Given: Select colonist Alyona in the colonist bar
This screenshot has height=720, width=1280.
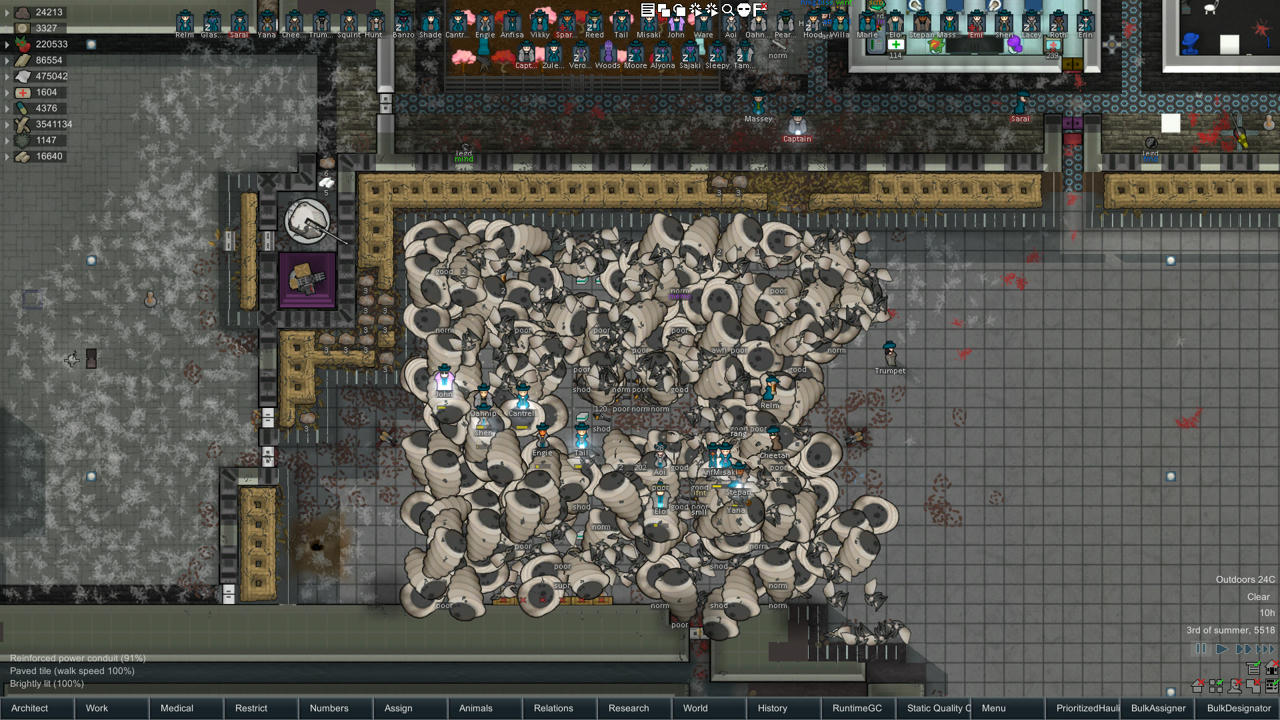Looking at the screenshot, I should (x=662, y=54).
